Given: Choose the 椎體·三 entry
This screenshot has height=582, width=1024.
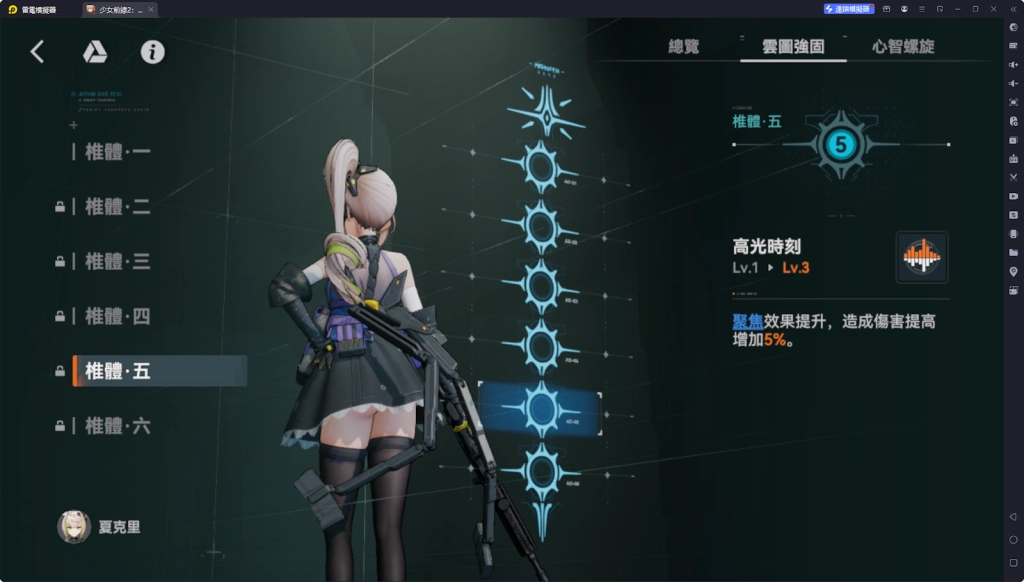Looking at the screenshot, I should [x=117, y=262].
